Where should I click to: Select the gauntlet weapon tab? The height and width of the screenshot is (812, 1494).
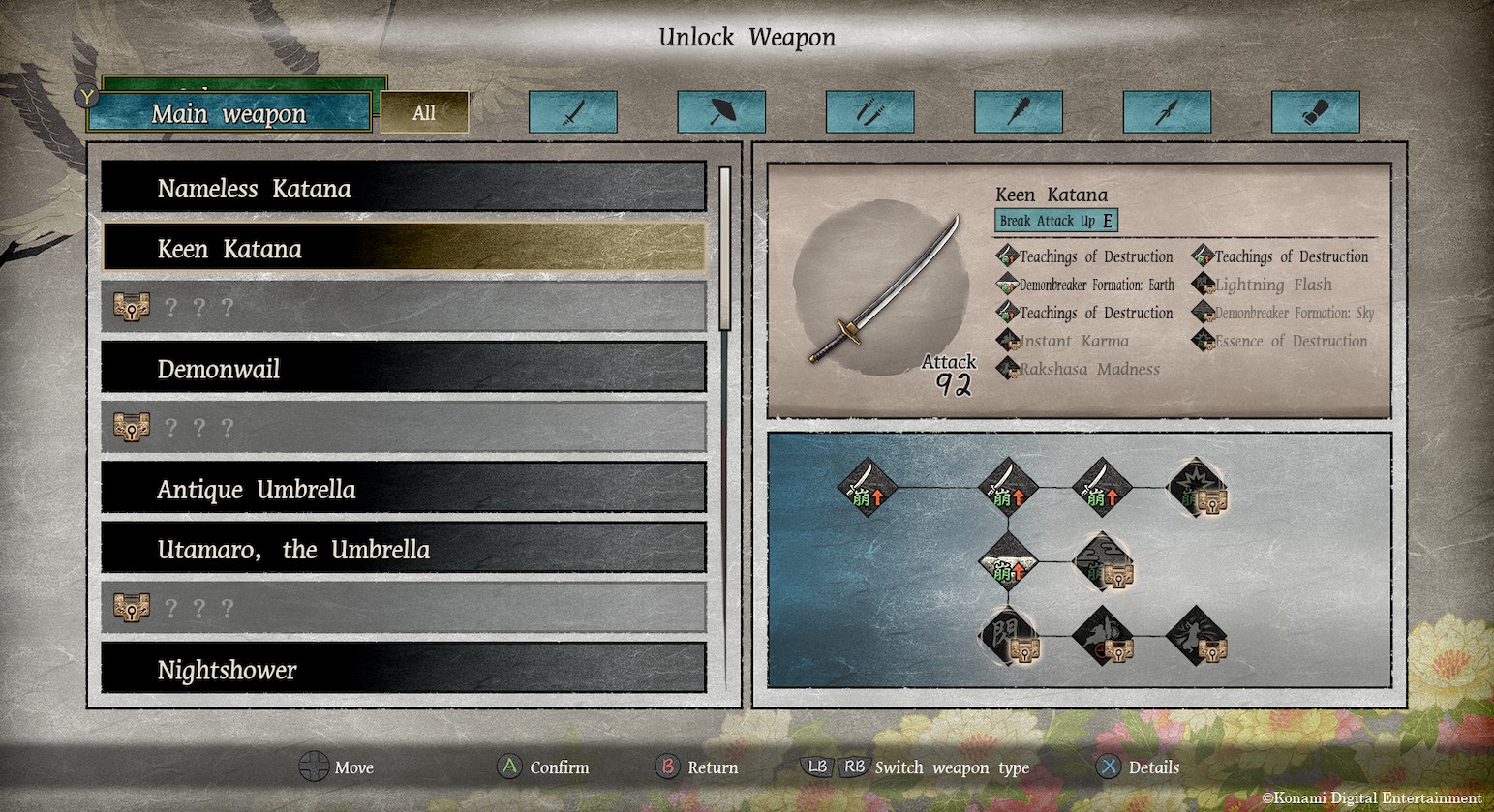[x=1315, y=112]
